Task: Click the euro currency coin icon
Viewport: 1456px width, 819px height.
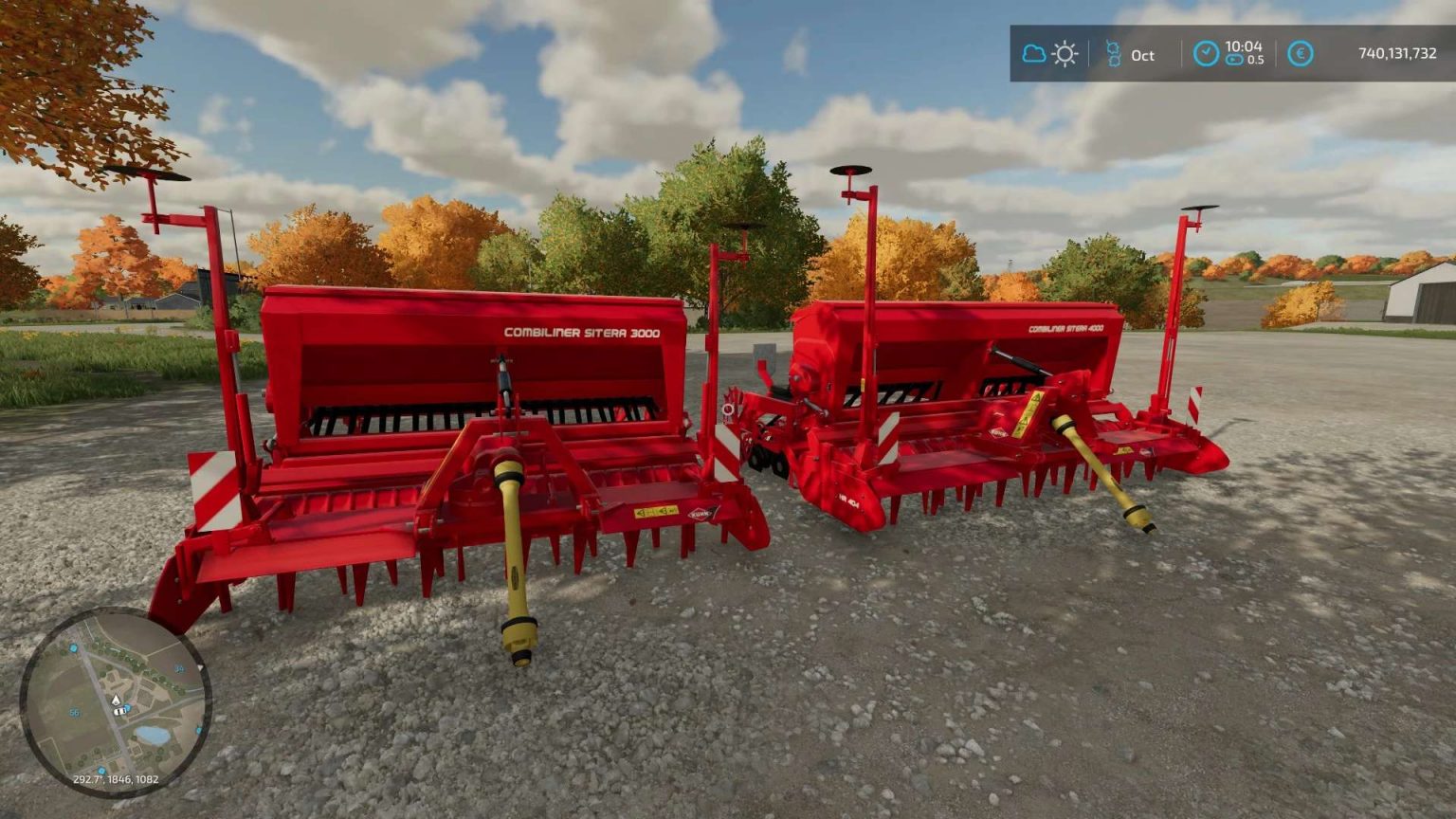Action: tap(1300, 53)
